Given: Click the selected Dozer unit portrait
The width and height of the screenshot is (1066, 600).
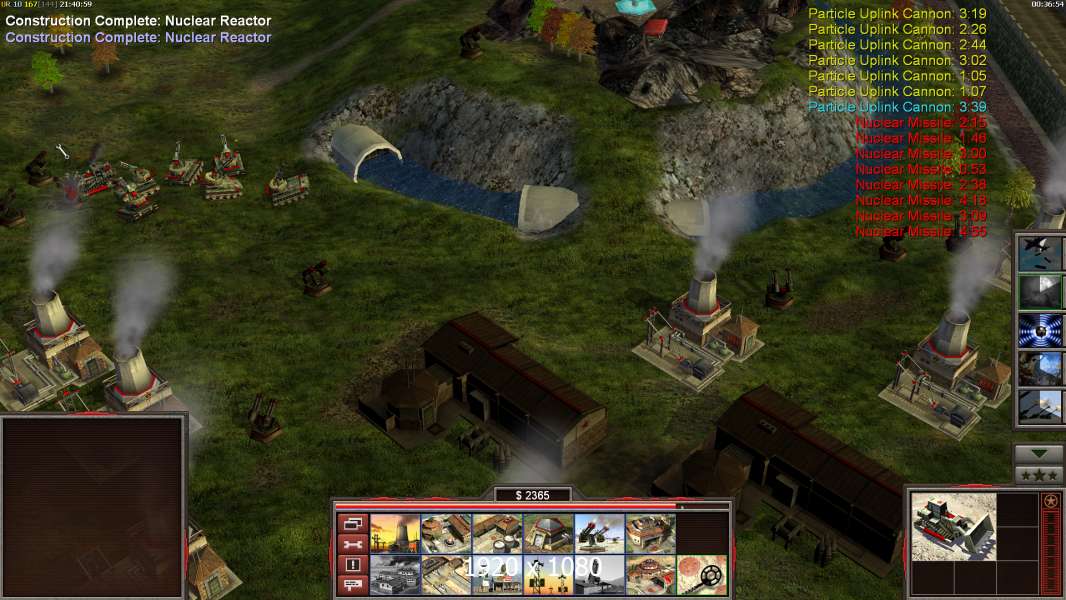Looking at the screenshot, I should click(x=954, y=526).
